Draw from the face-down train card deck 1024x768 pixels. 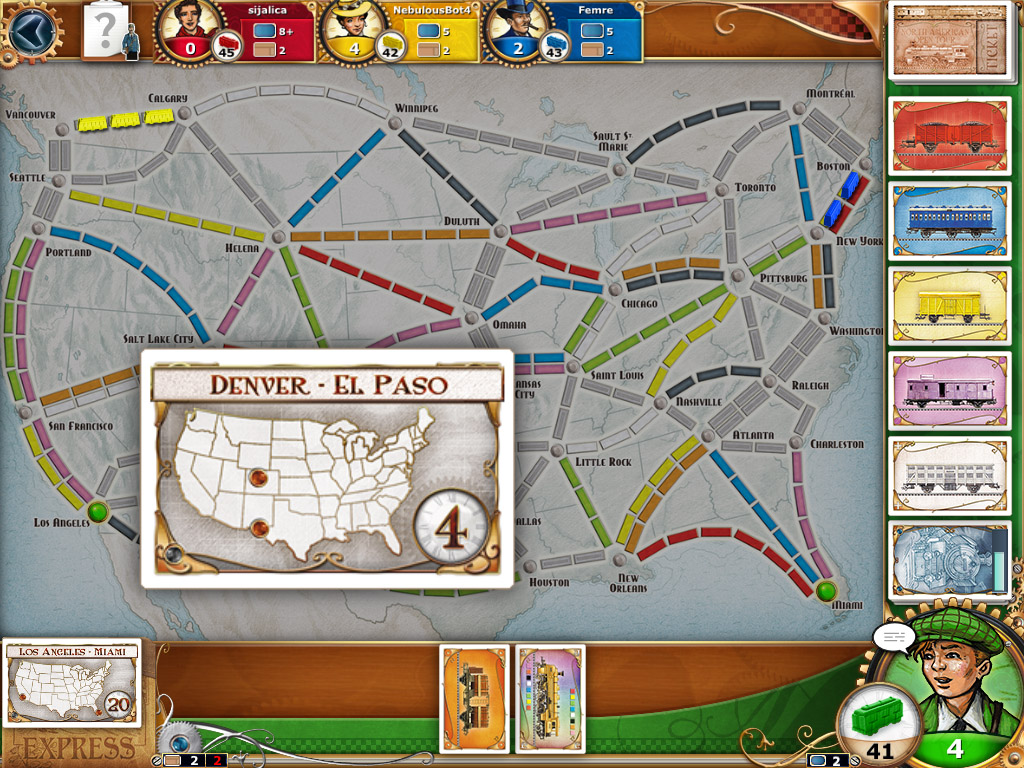[x=949, y=560]
